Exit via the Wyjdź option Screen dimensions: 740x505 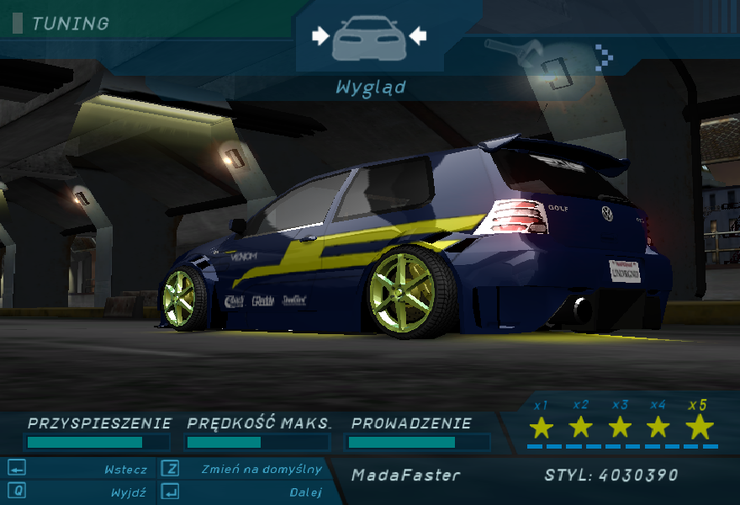(x=130, y=492)
